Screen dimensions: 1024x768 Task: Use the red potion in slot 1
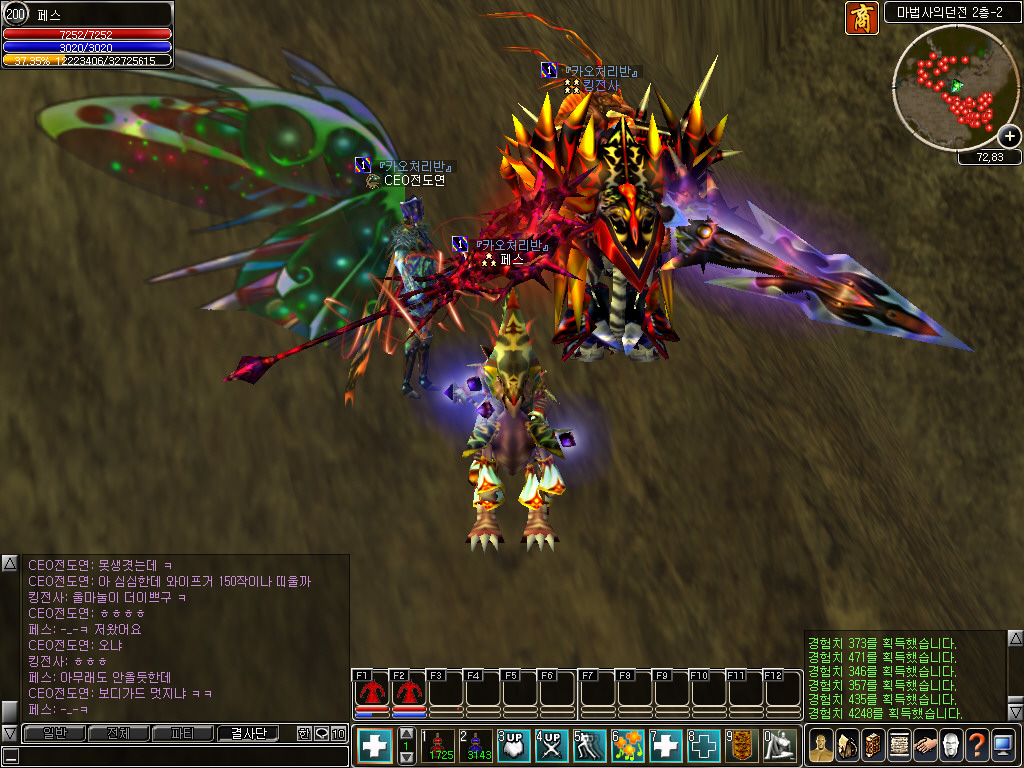pos(437,746)
